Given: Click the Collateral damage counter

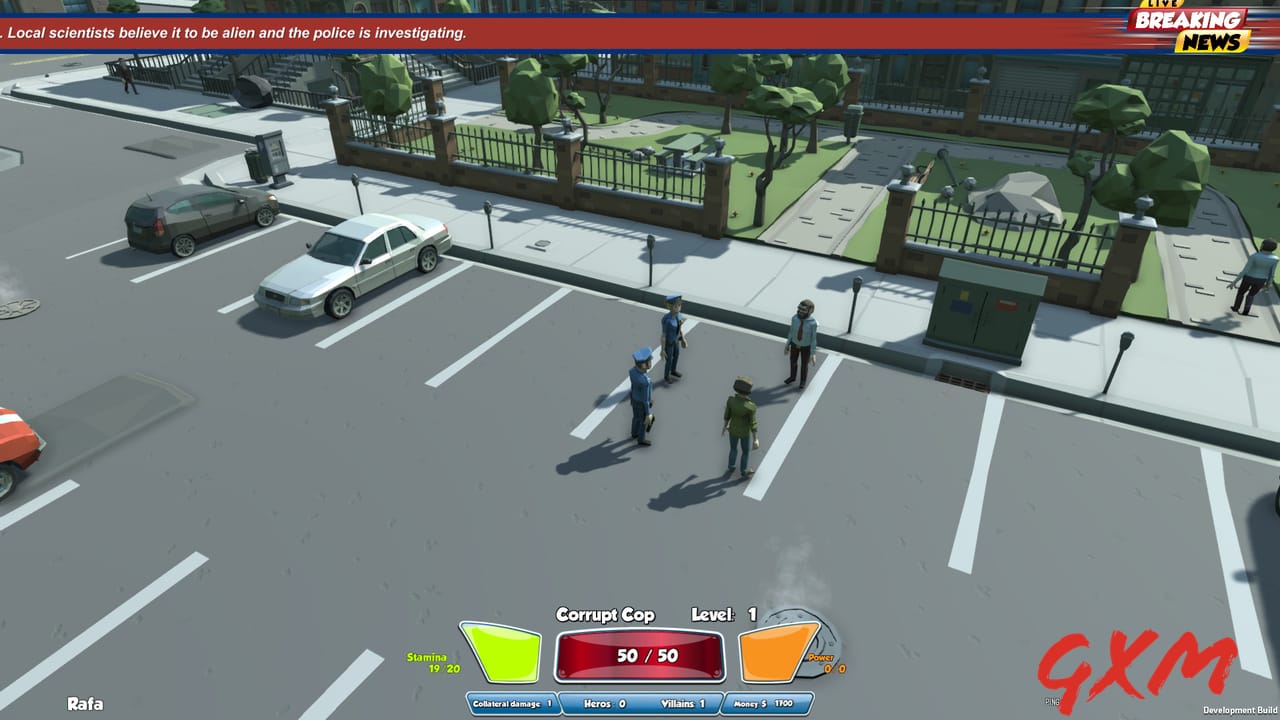Looking at the screenshot, I should (x=512, y=703).
